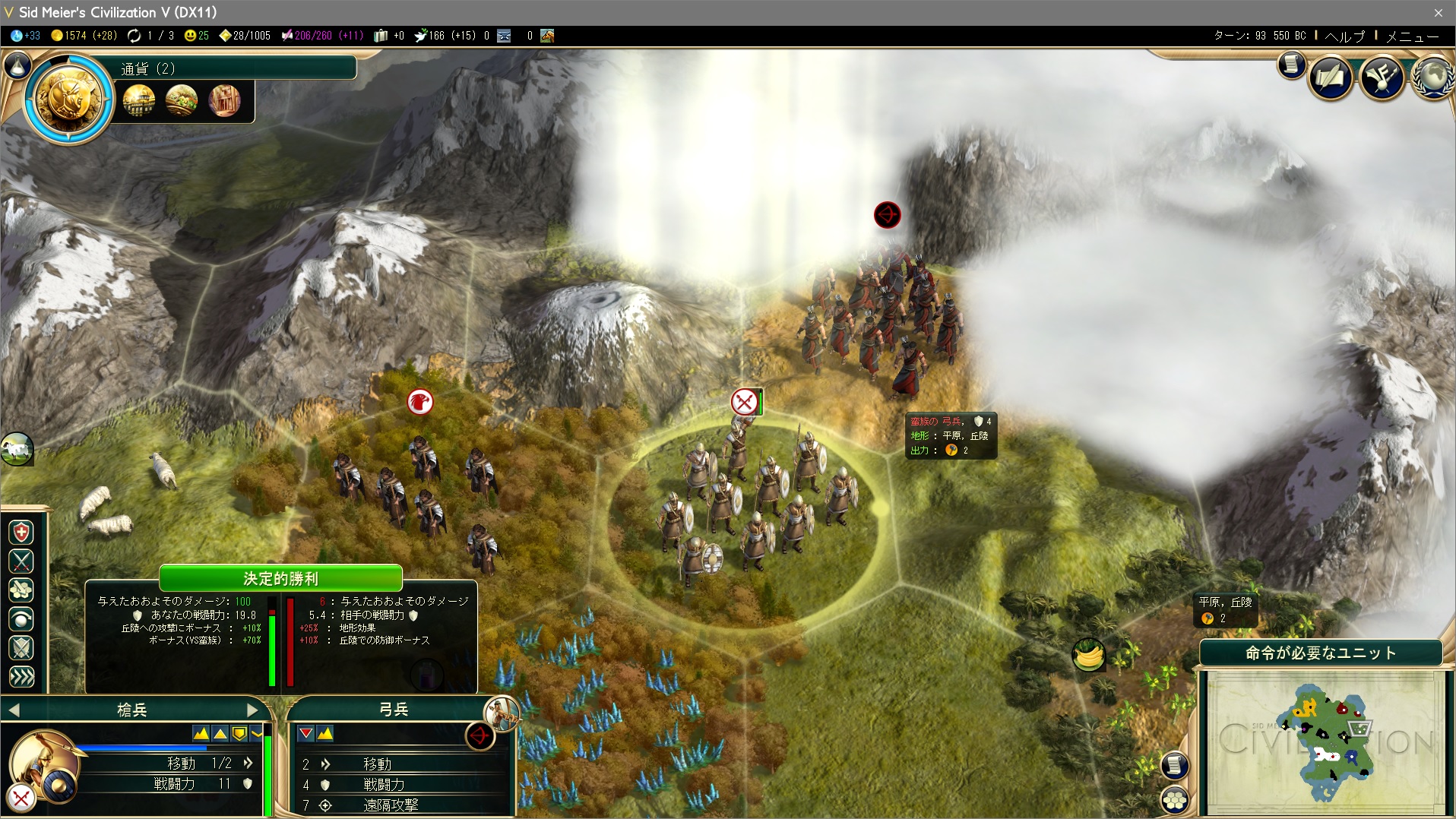The width and height of the screenshot is (1456, 819).
Task: Click the minimap to move the view
Action: coord(1326,741)
